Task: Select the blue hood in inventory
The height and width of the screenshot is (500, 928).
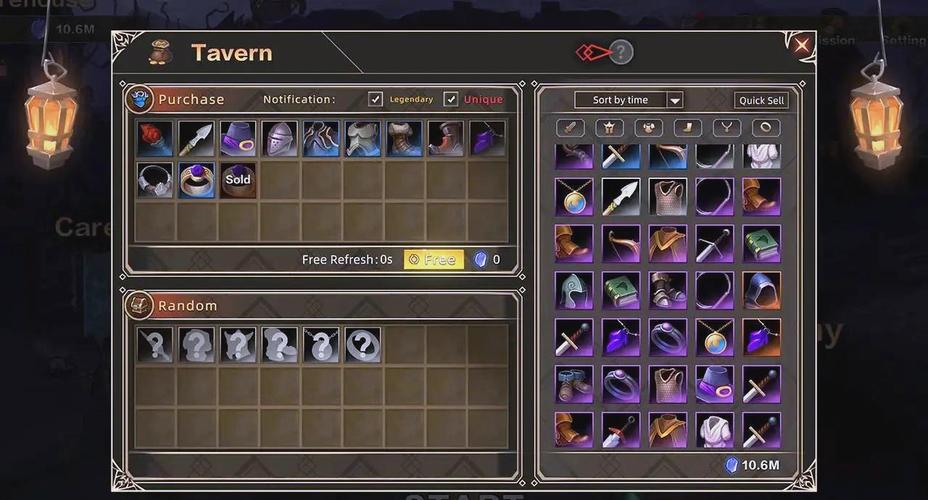Action: (761, 290)
